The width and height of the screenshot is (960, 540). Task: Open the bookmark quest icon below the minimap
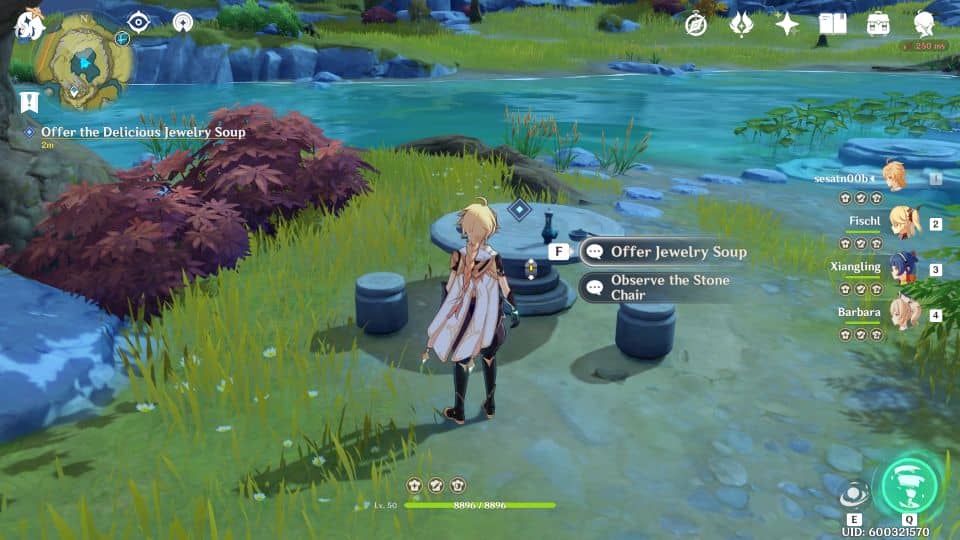pos(29,101)
